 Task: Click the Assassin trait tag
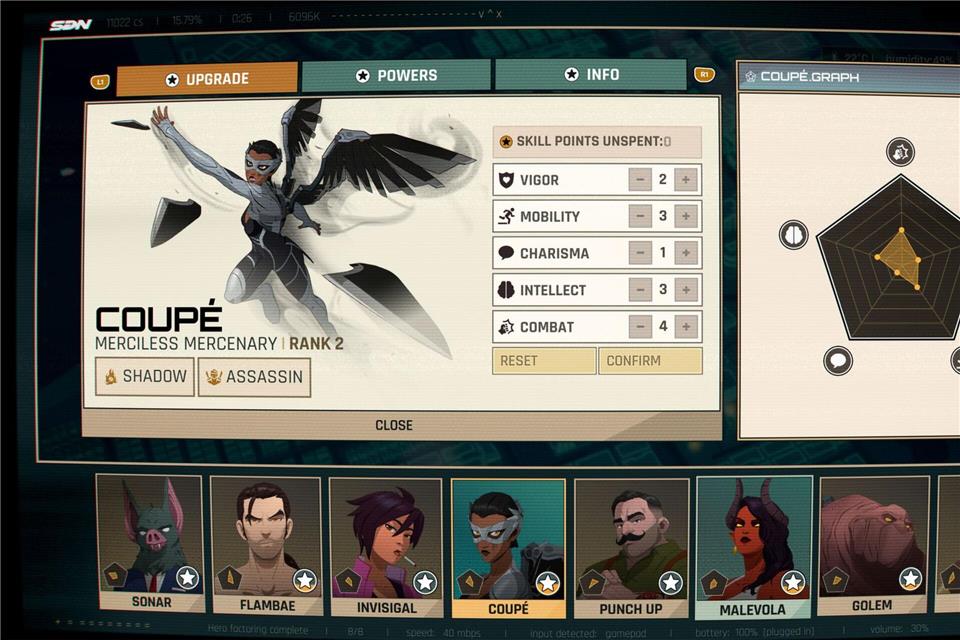click(x=254, y=378)
